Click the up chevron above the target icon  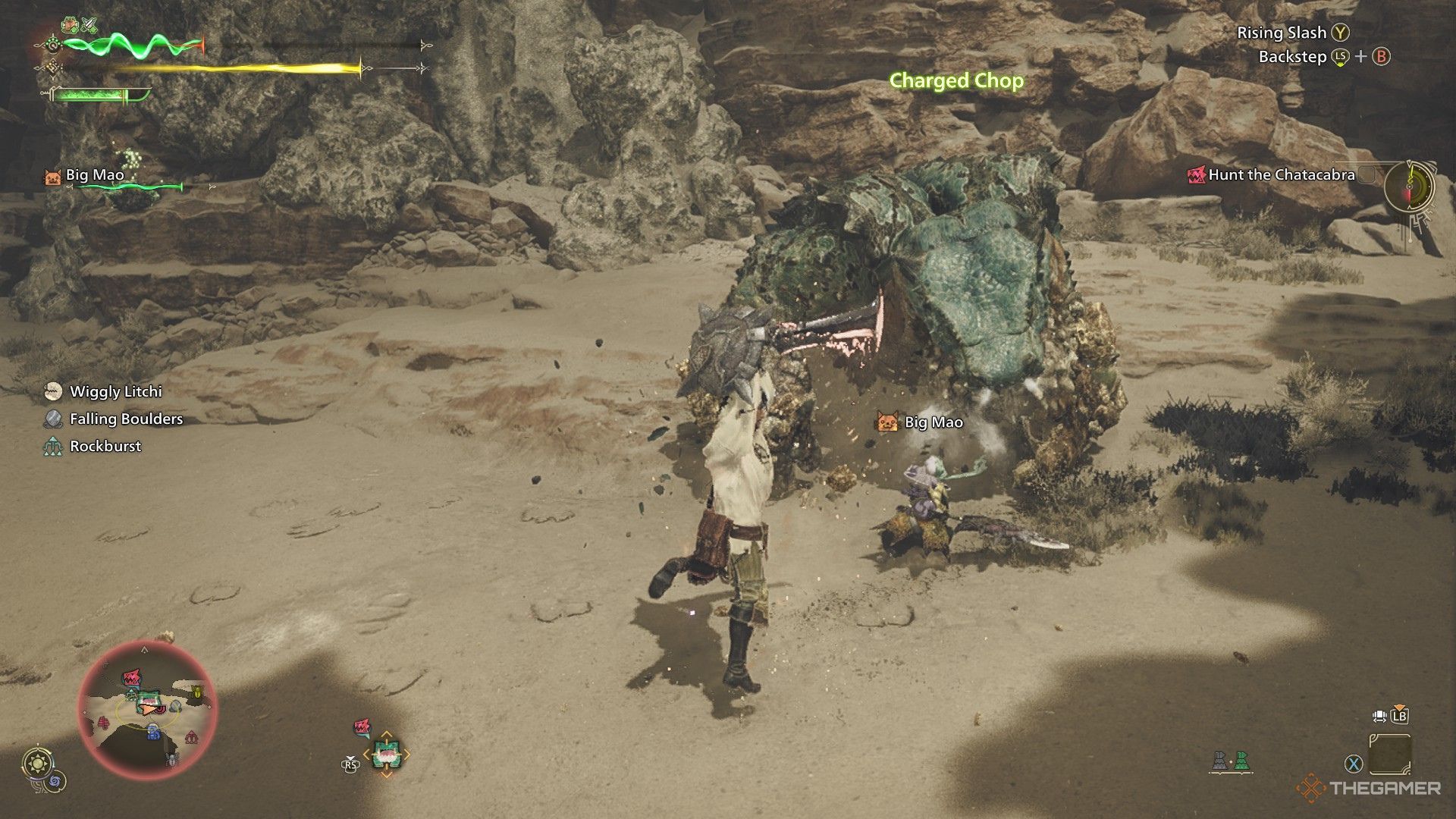[x=387, y=733]
